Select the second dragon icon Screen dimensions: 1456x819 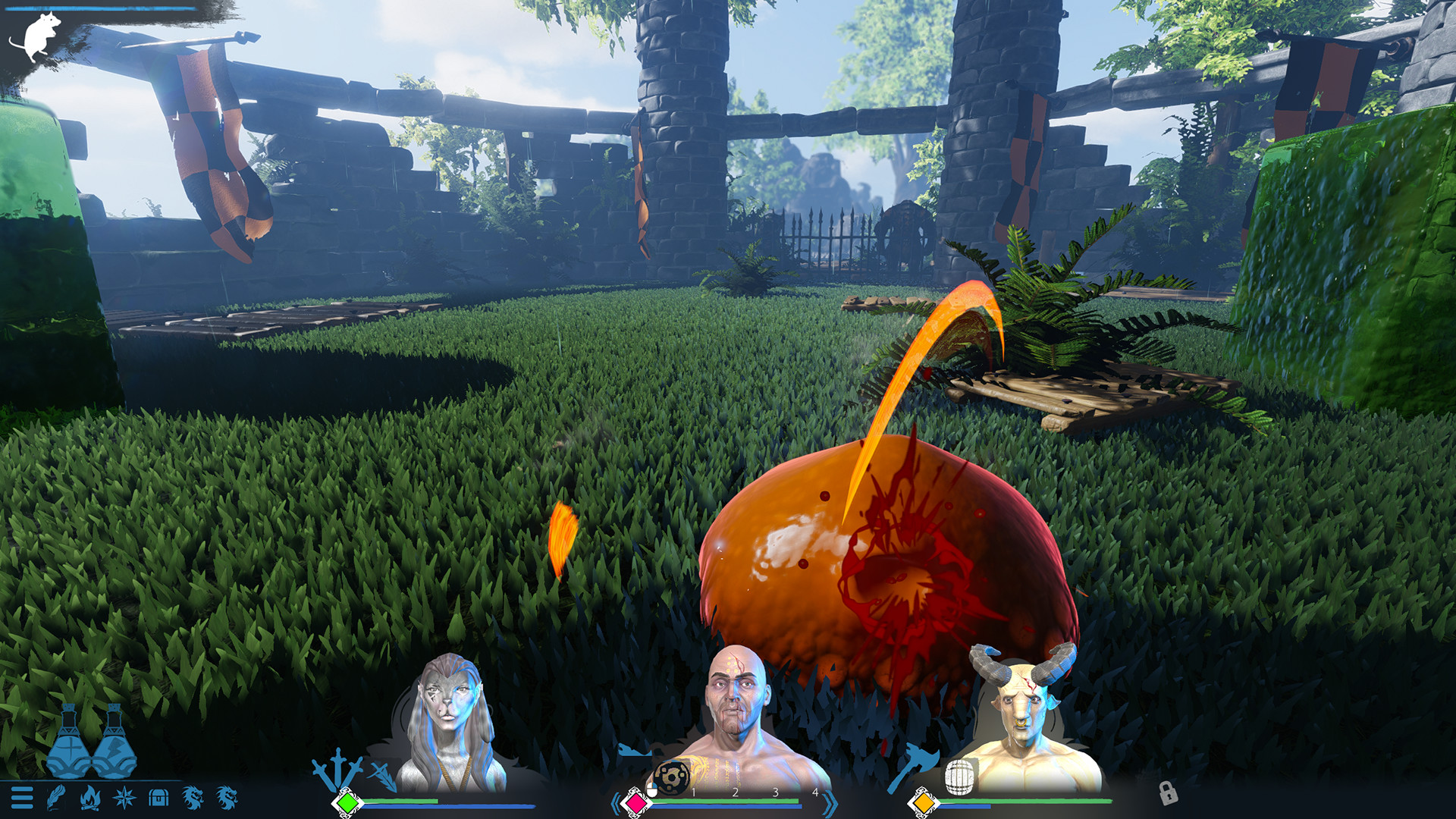tap(225, 798)
